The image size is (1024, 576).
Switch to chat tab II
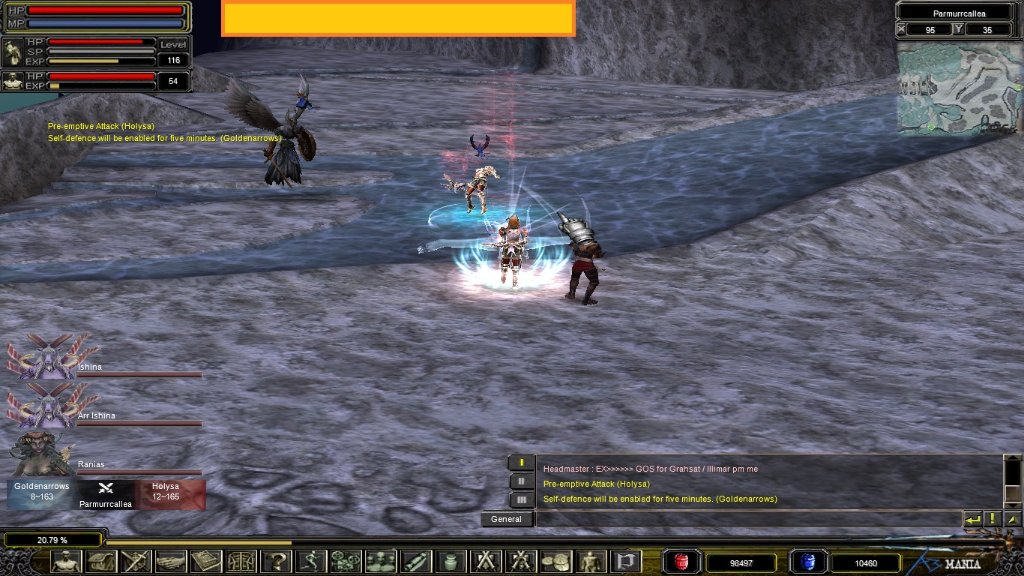click(x=521, y=481)
